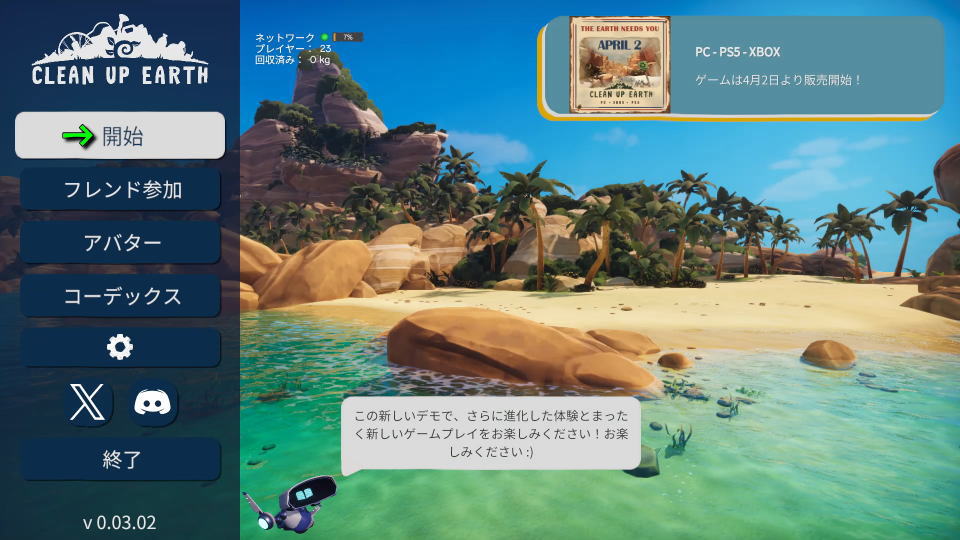
Task: Open the アバター avatar menu
Action: pos(120,242)
